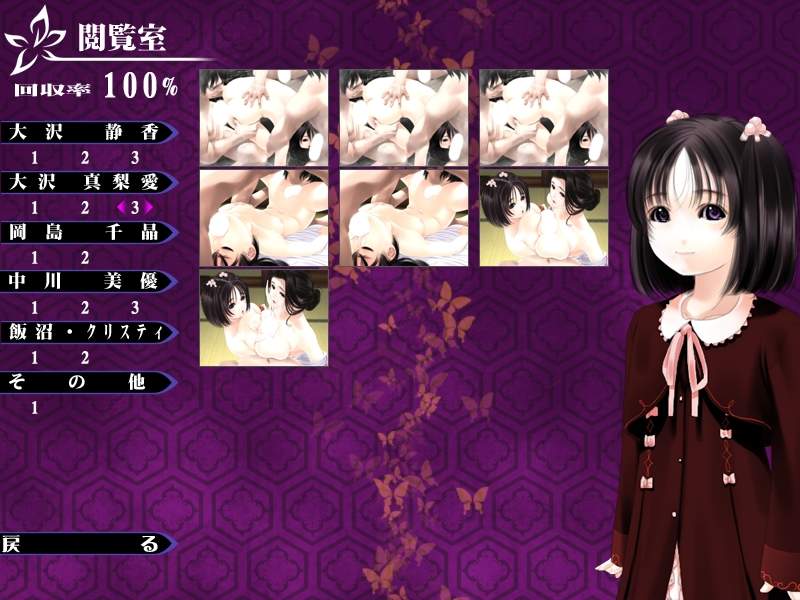Viewport: 800px width, 600px height.
Task: Open page 1 under 大沢 静香
Action: tap(35, 158)
